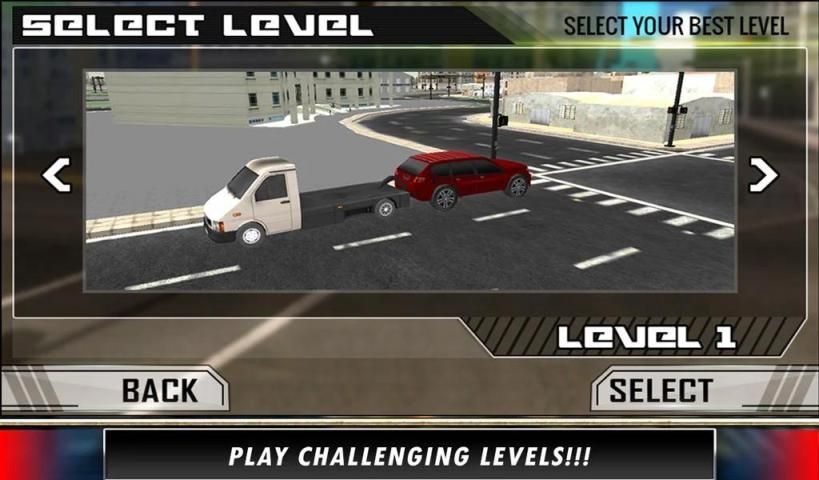This screenshot has width=819, height=480.
Task: Confirm the level with SELECT
Action: click(660, 390)
